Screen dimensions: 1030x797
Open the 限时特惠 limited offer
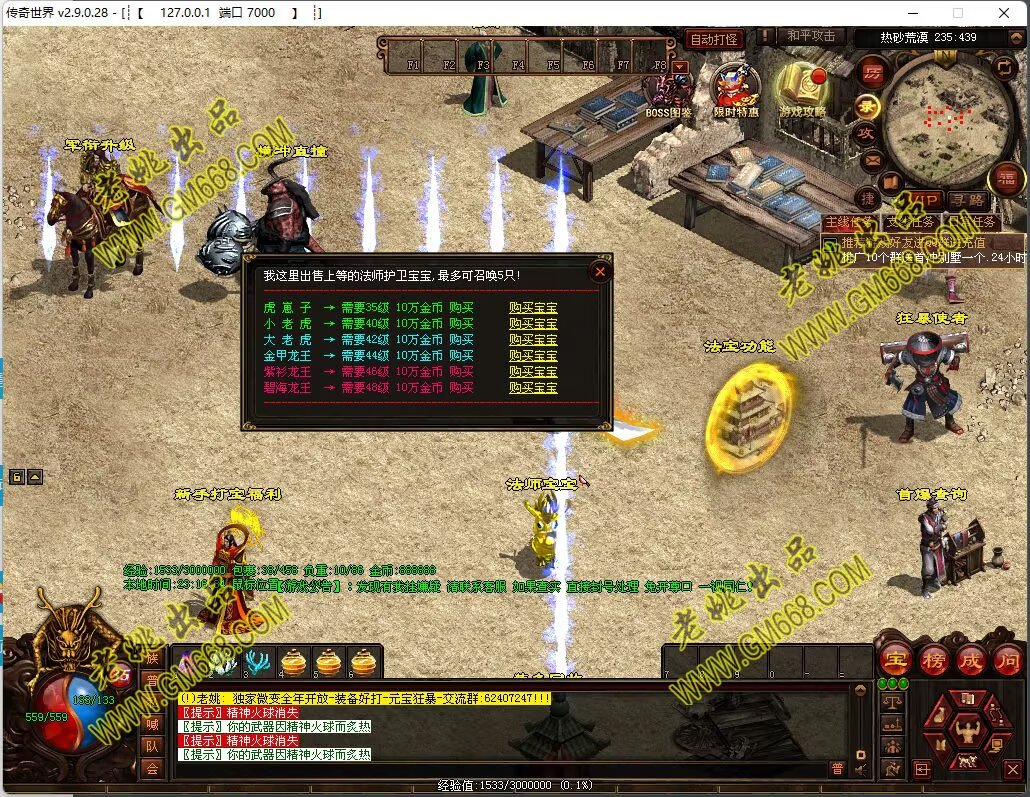(x=735, y=88)
